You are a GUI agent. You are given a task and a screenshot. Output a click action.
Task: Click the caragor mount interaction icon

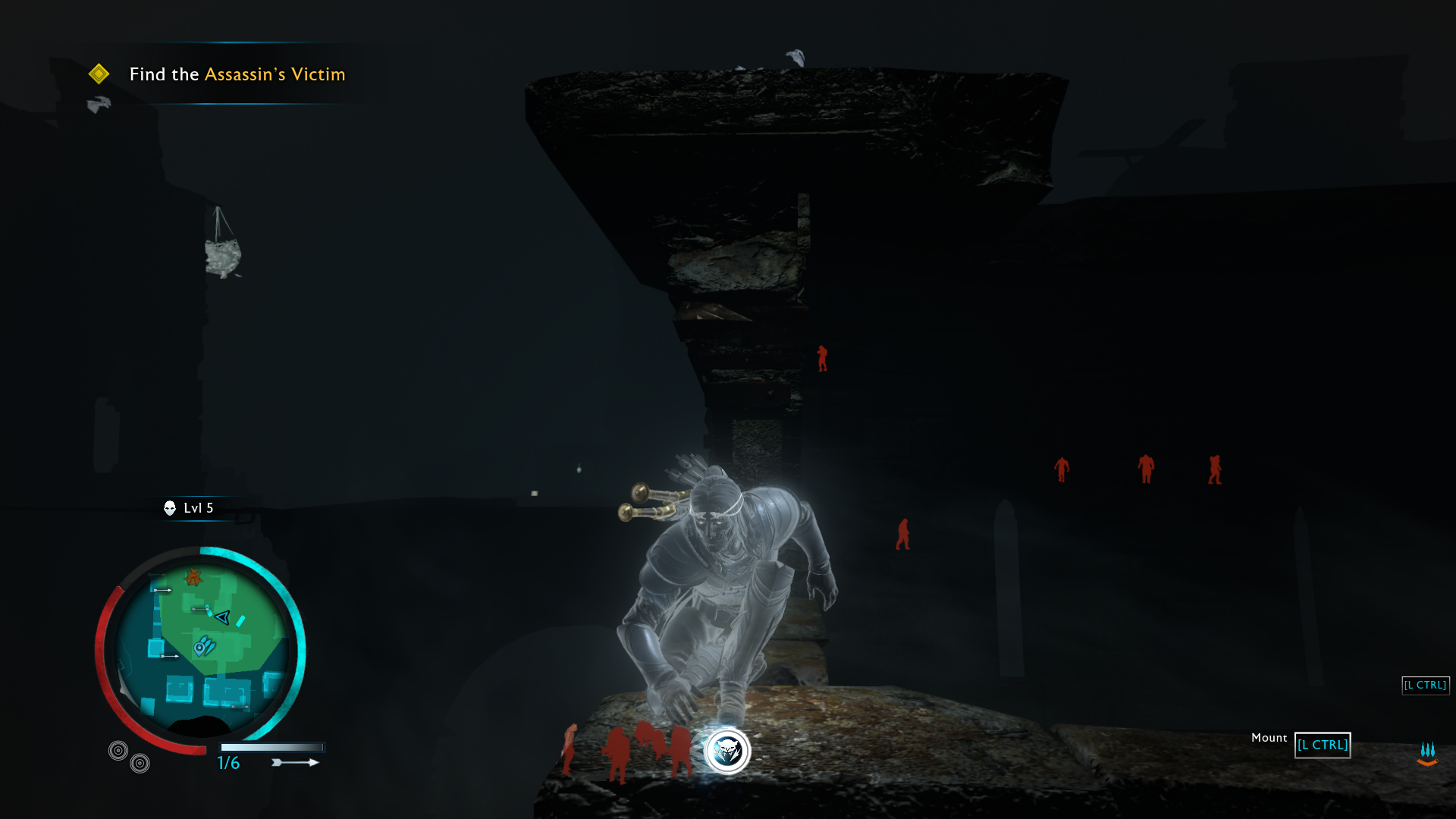pos(727,751)
